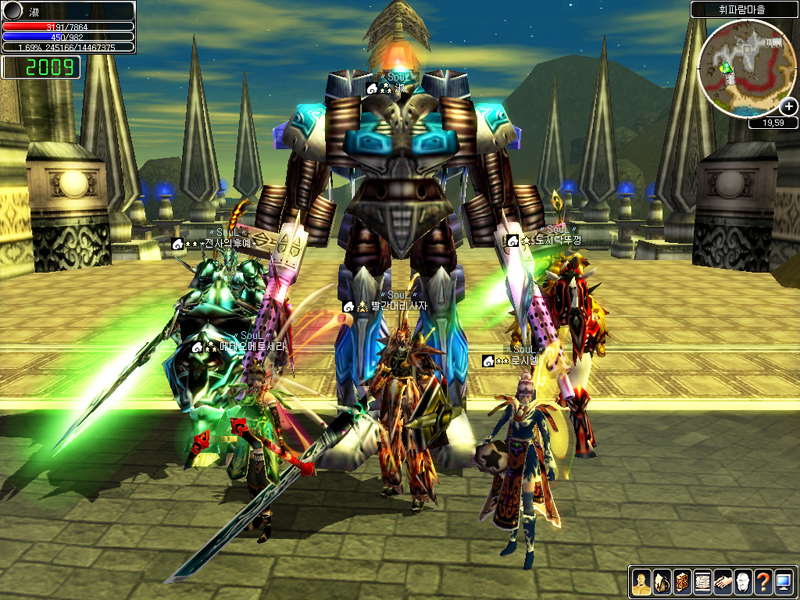Click the round portrait orb beside the player name

(13, 10)
